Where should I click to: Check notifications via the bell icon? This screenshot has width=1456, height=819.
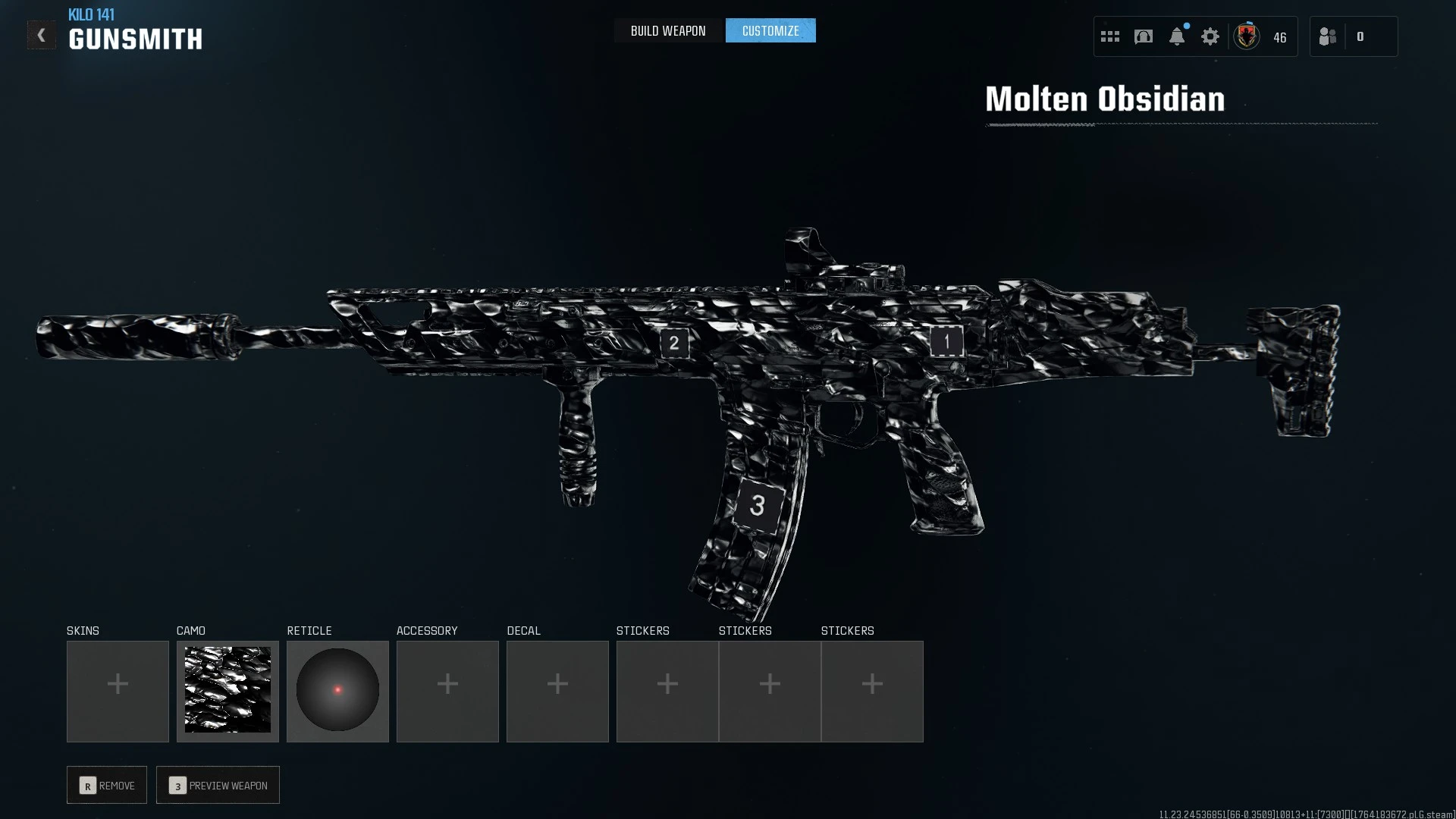pos(1176,36)
